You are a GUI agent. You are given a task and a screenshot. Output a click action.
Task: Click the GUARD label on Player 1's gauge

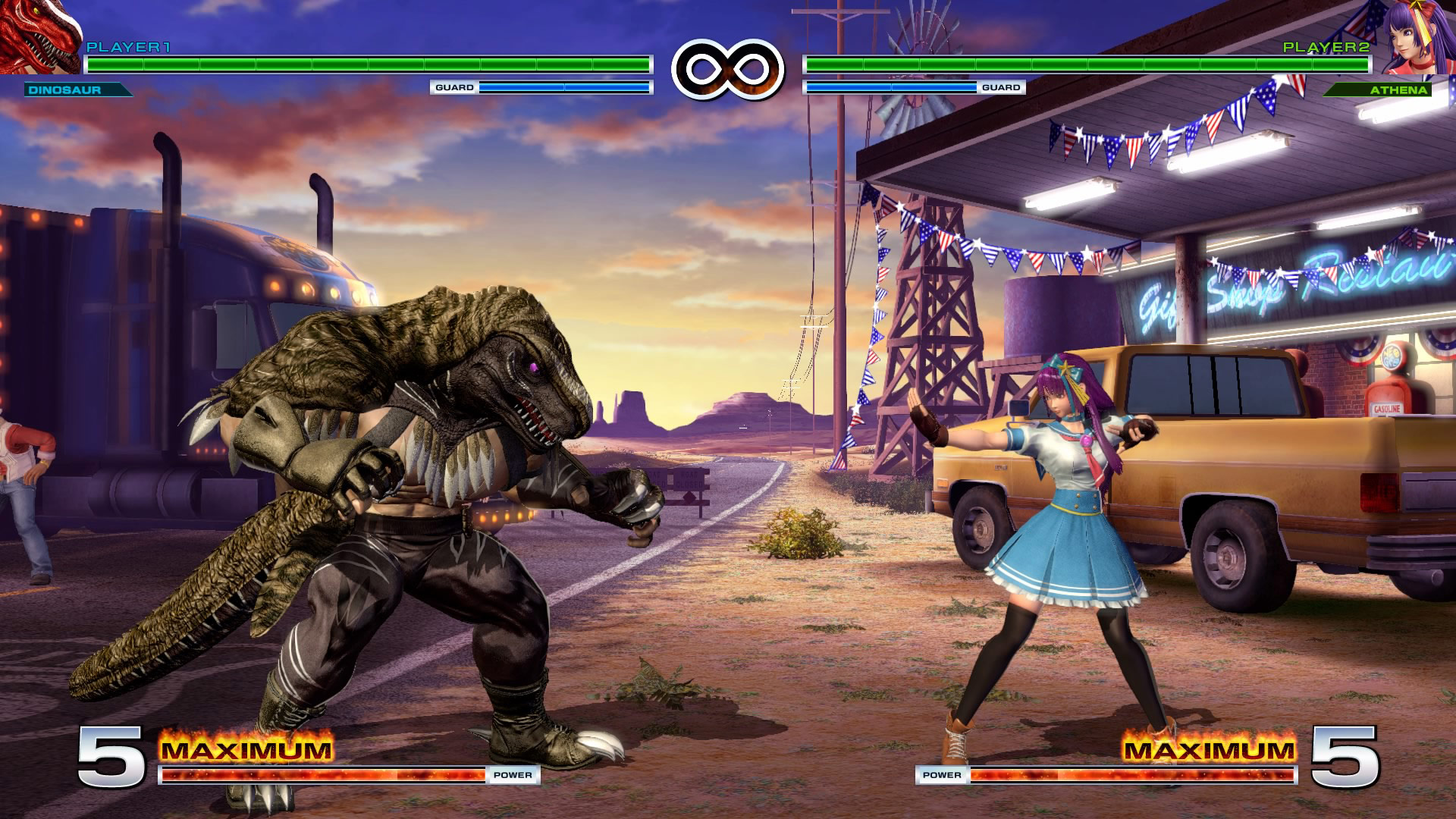453,87
